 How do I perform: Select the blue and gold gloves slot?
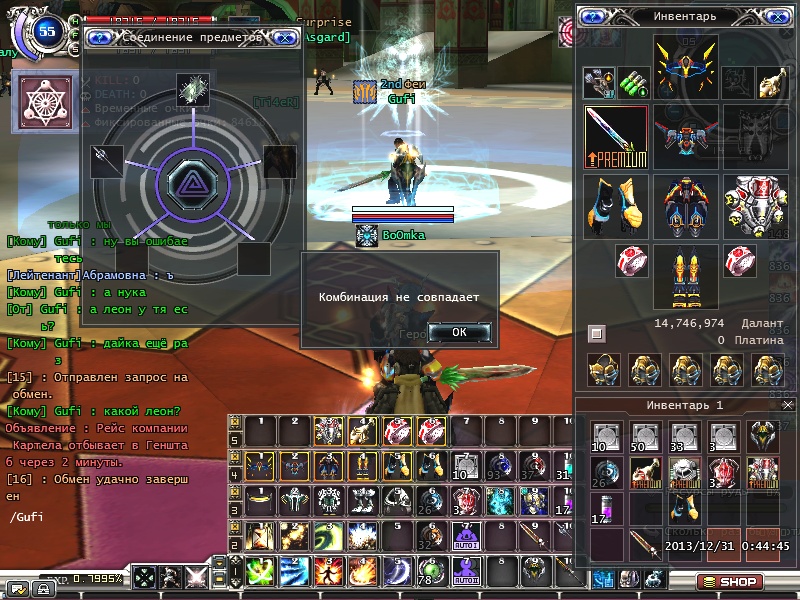[x=616, y=205]
